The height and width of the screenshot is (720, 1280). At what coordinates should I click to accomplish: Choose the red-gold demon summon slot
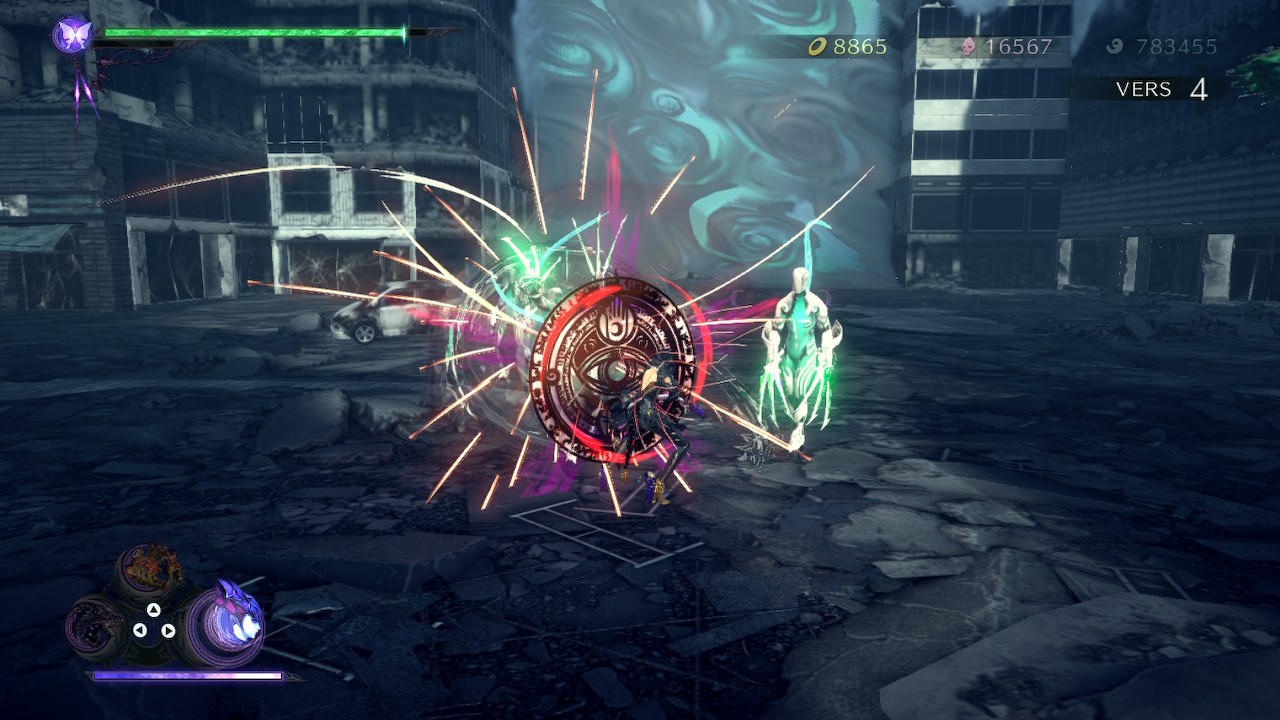click(150, 570)
